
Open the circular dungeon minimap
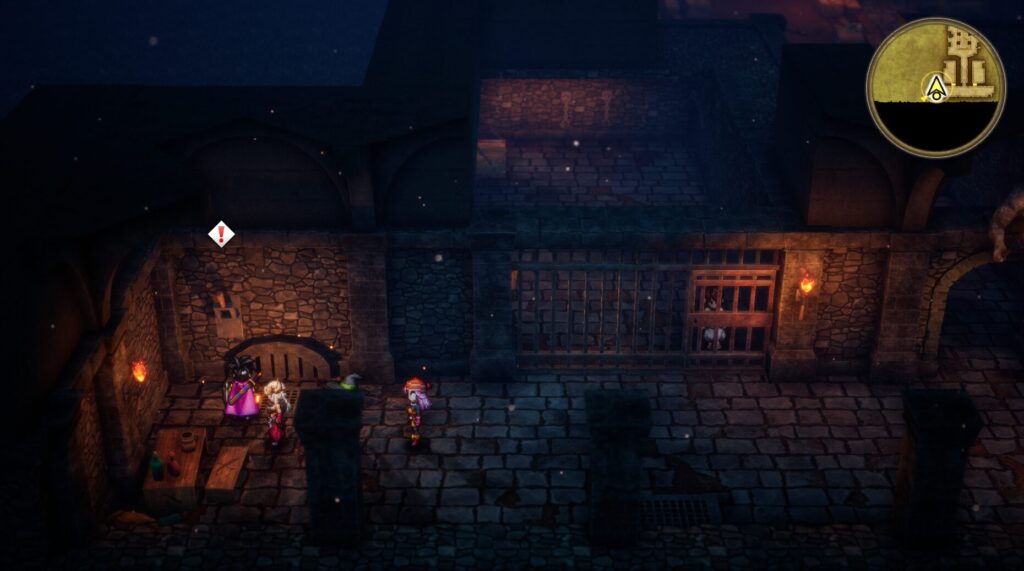(x=935, y=88)
